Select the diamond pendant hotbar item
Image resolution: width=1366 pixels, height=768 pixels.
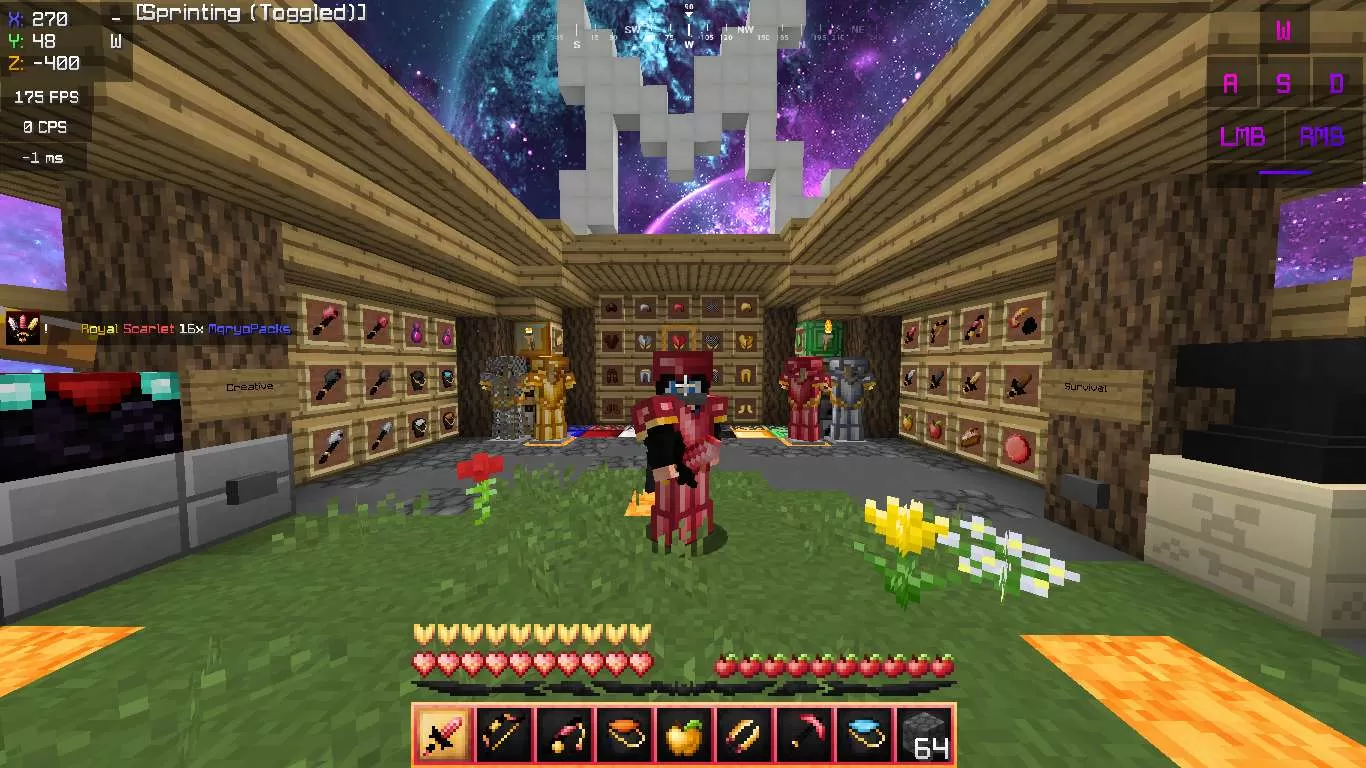pos(865,737)
